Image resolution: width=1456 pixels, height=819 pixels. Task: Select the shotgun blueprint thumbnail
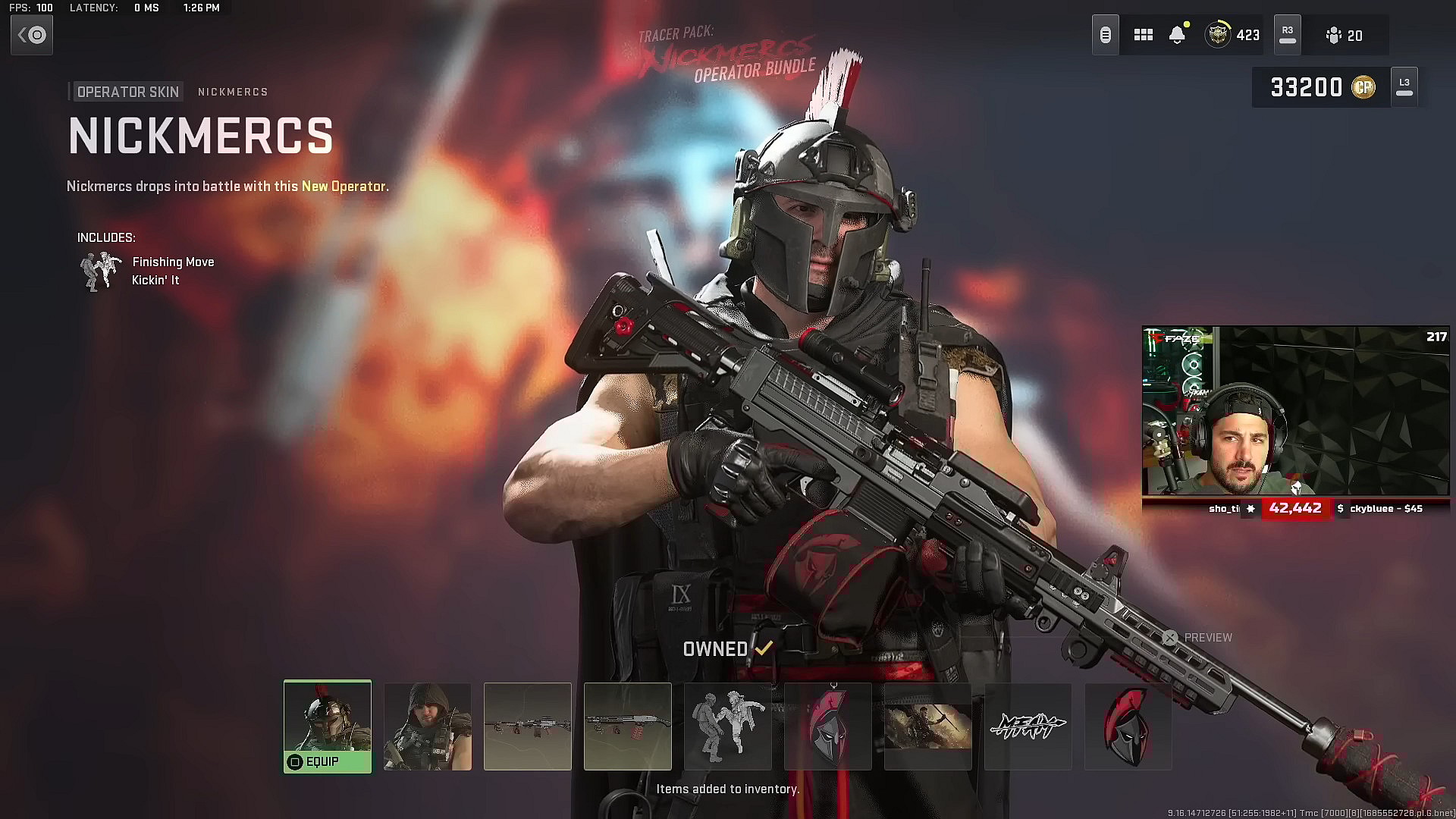click(627, 726)
